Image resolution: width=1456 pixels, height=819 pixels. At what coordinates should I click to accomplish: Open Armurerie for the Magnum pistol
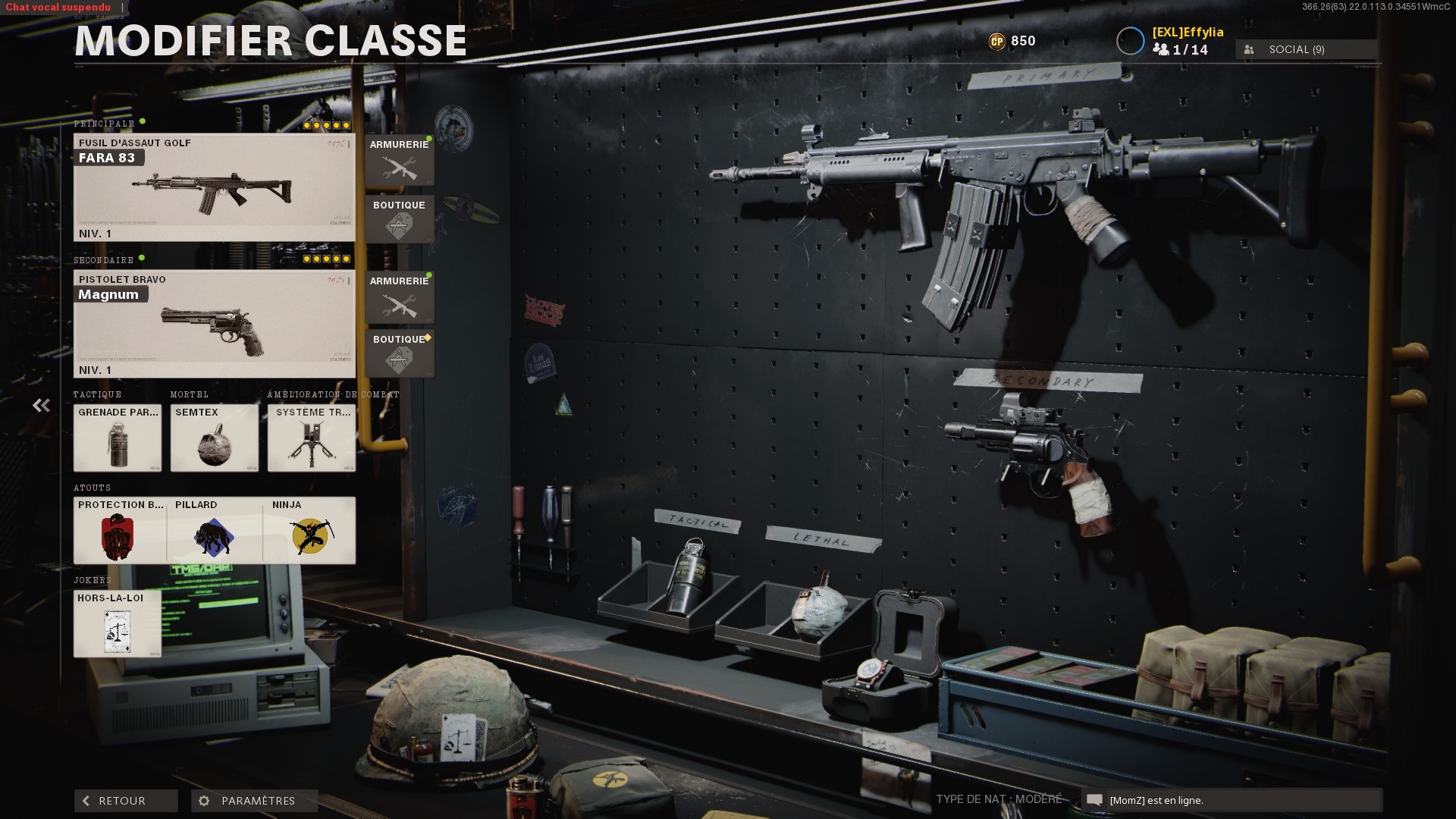(400, 297)
